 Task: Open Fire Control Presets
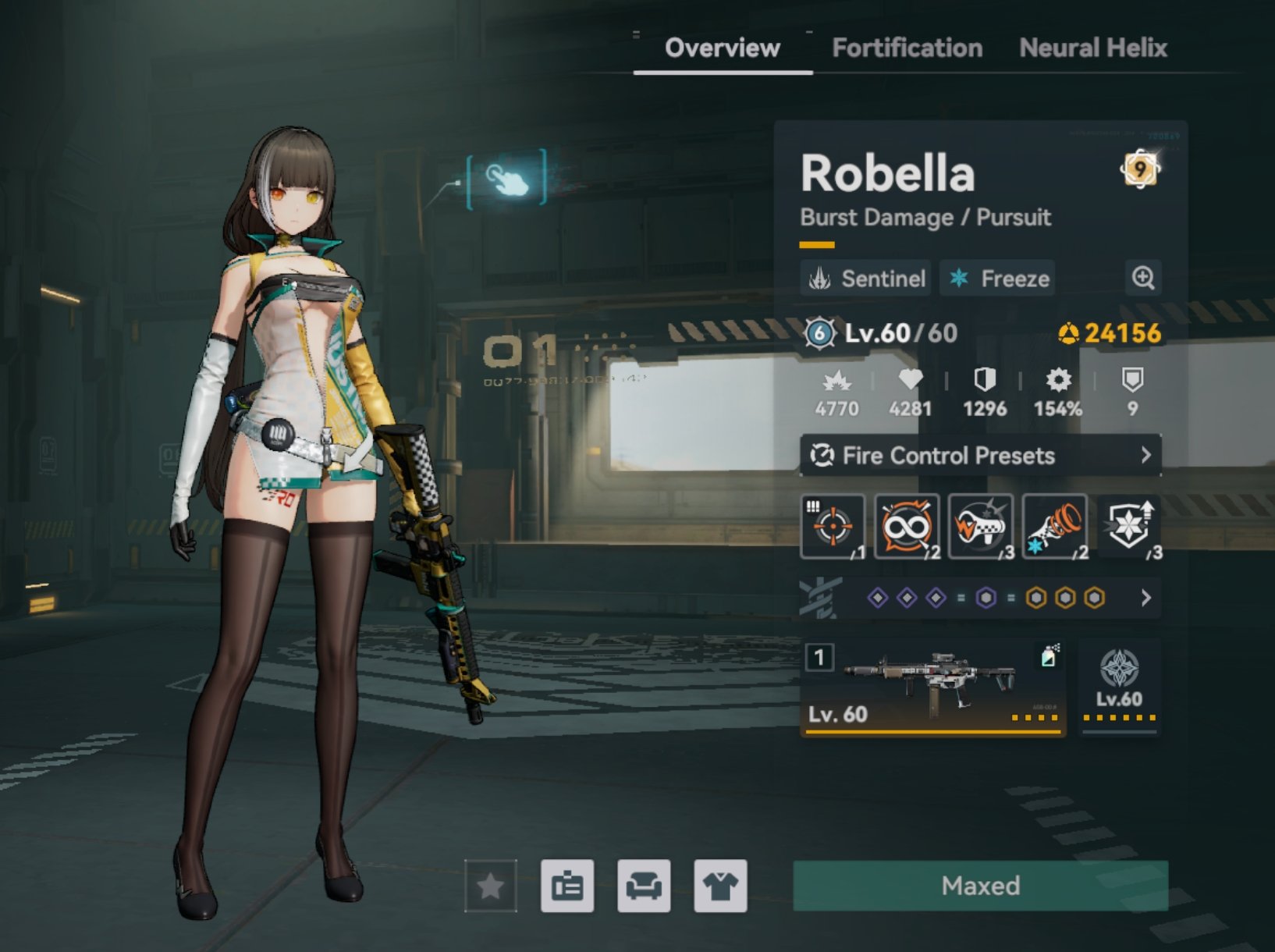point(980,456)
